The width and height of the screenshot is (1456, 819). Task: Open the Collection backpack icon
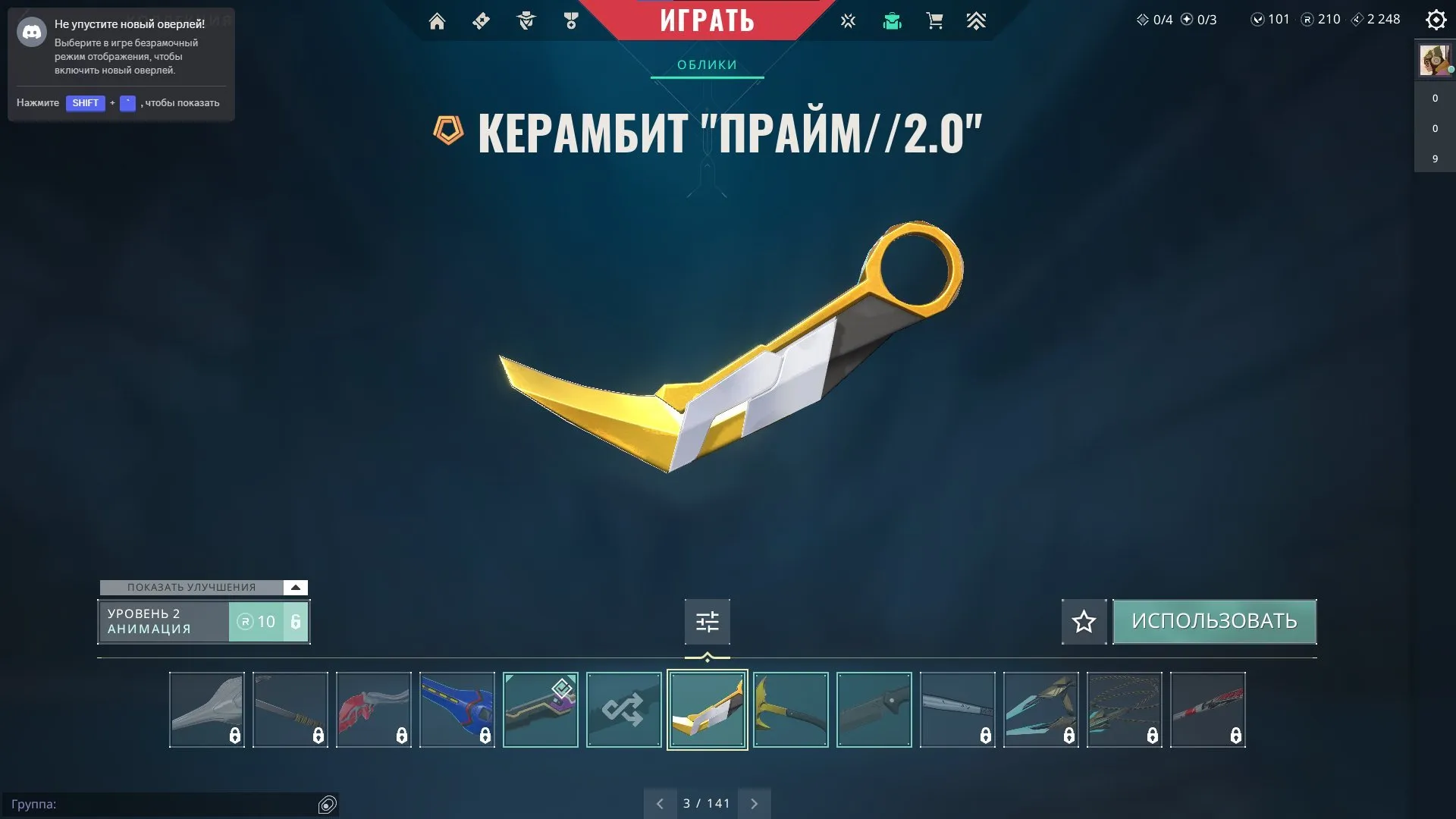pos(892,21)
